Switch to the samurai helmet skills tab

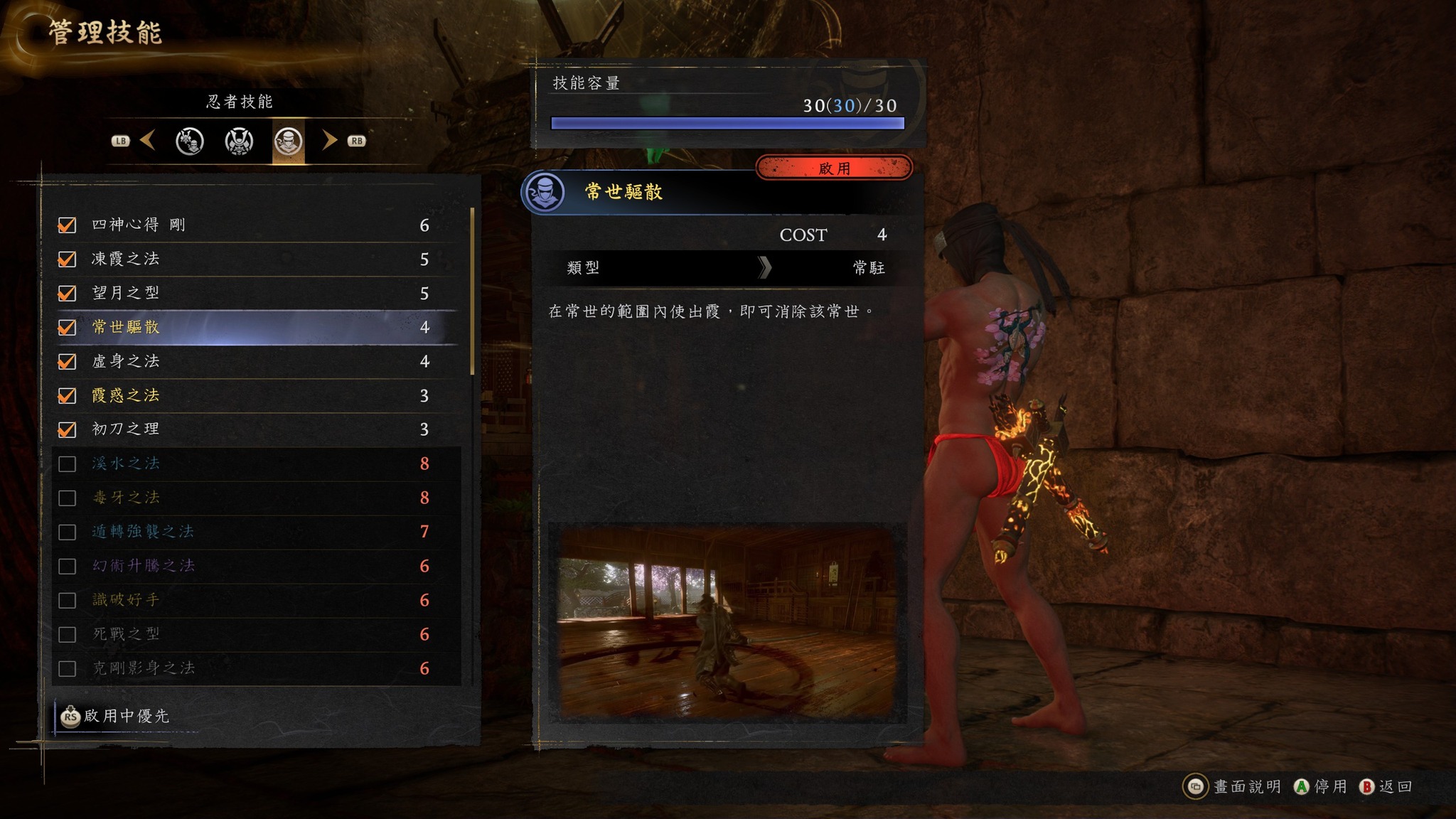tap(239, 141)
